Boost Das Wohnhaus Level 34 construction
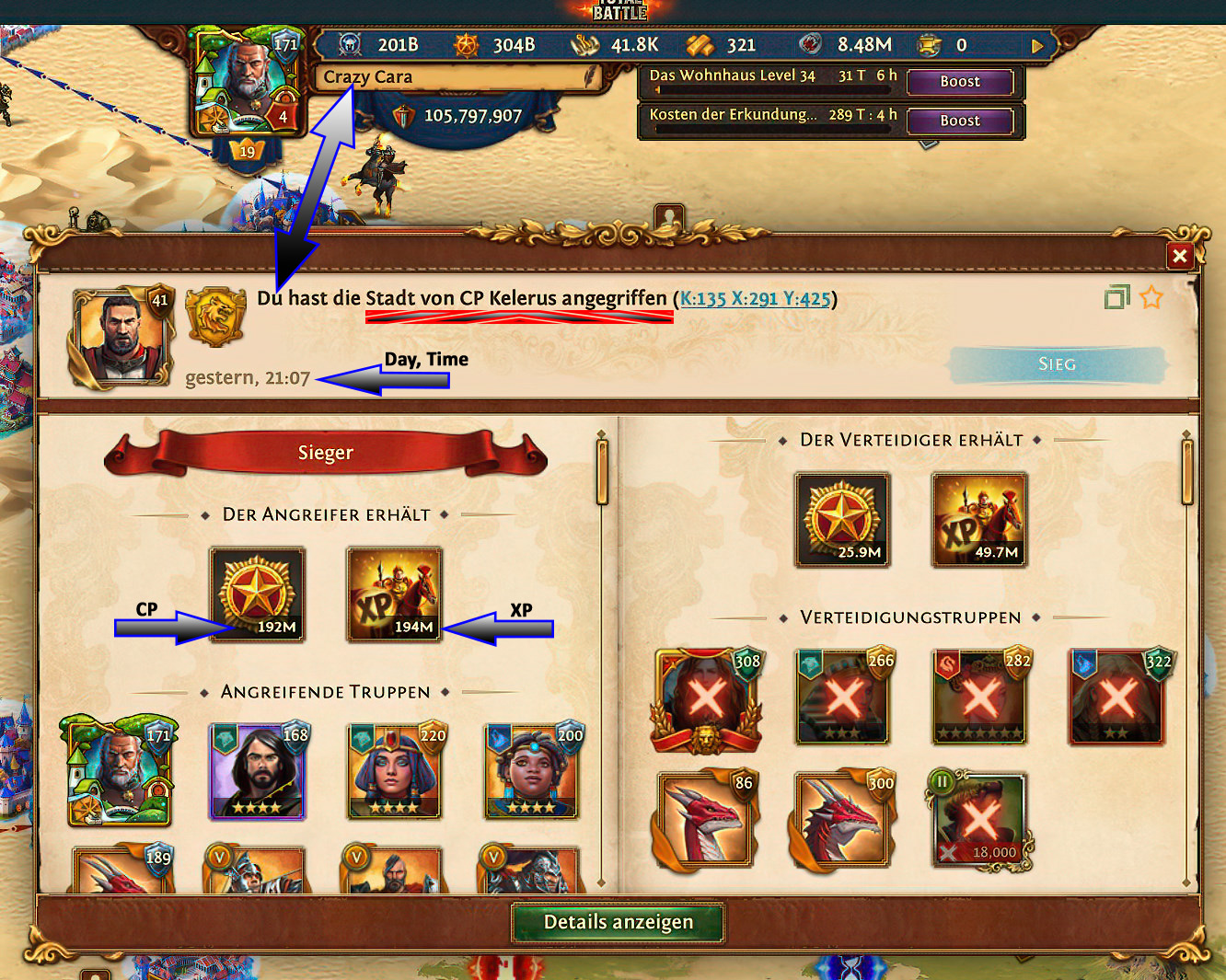The image size is (1226, 980). [960, 82]
